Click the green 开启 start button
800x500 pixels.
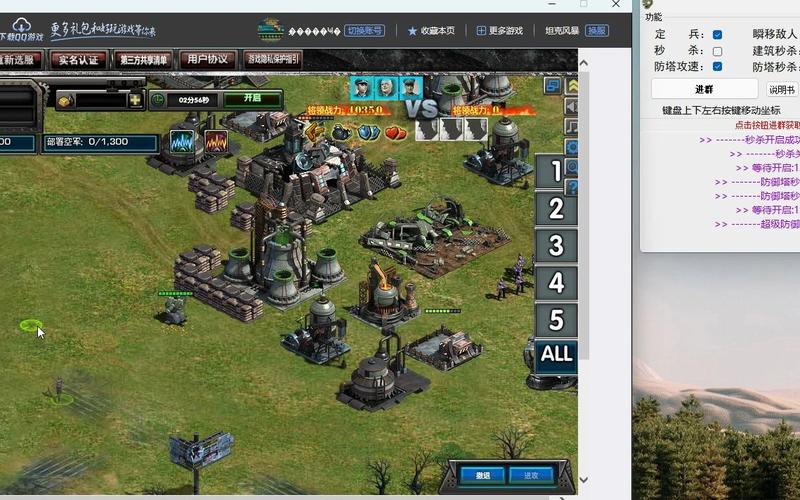[x=243, y=100]
